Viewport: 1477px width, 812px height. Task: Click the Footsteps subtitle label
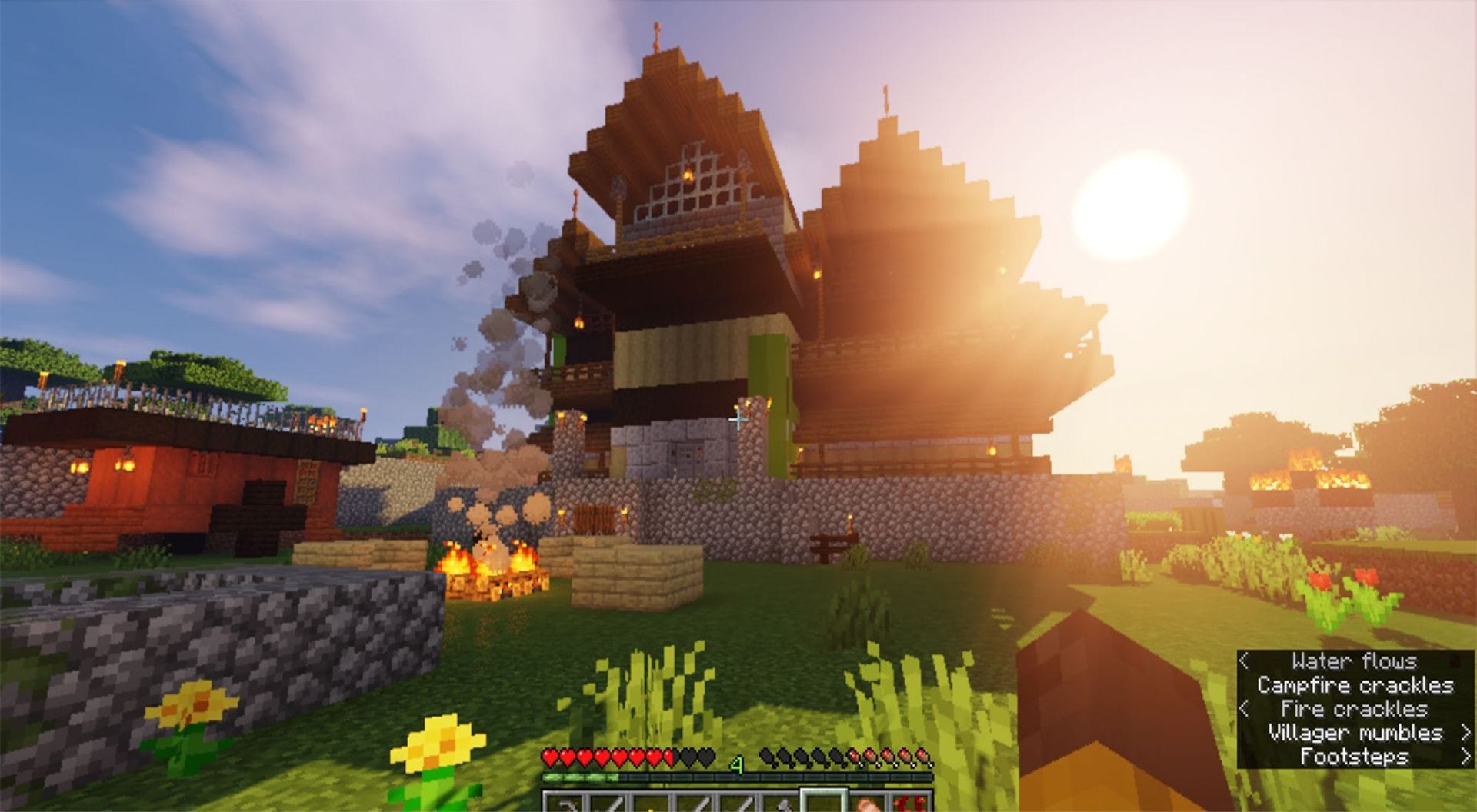[1354, 756]
